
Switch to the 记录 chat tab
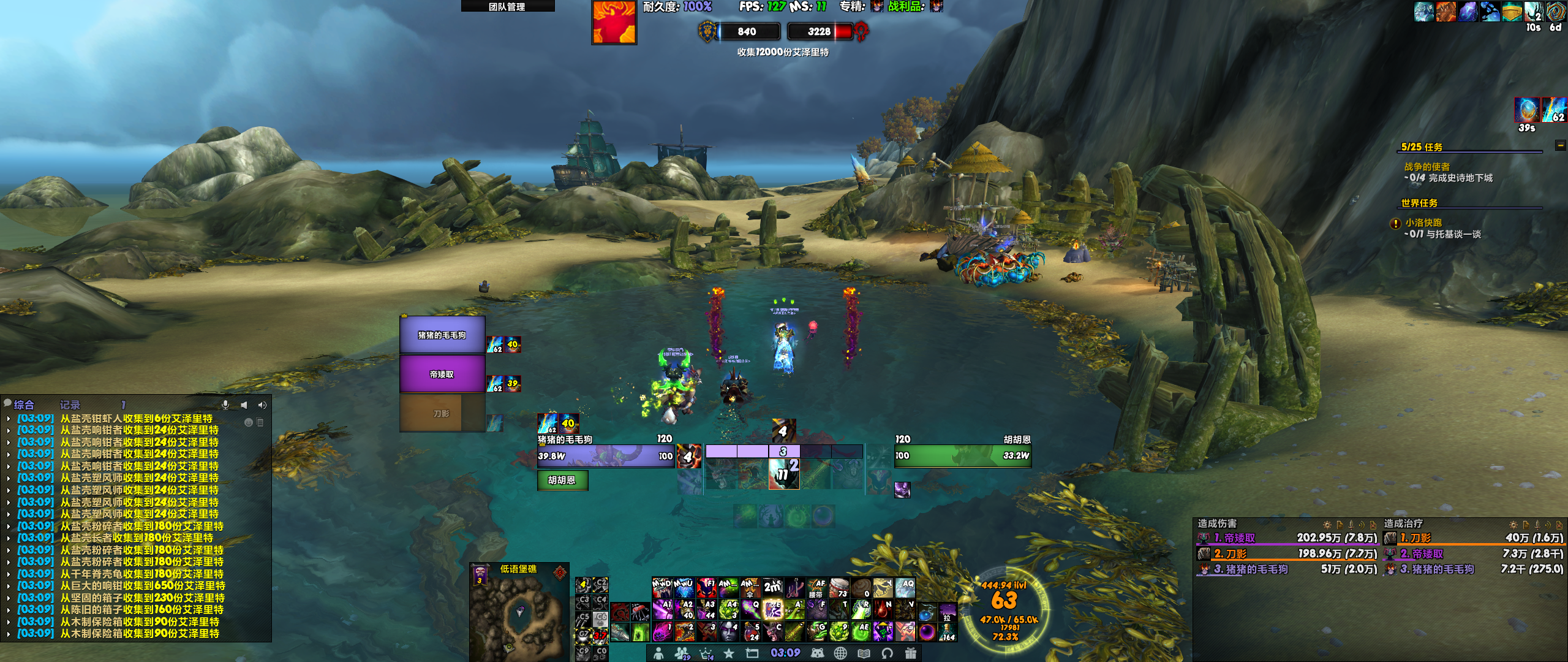(70, 405)
